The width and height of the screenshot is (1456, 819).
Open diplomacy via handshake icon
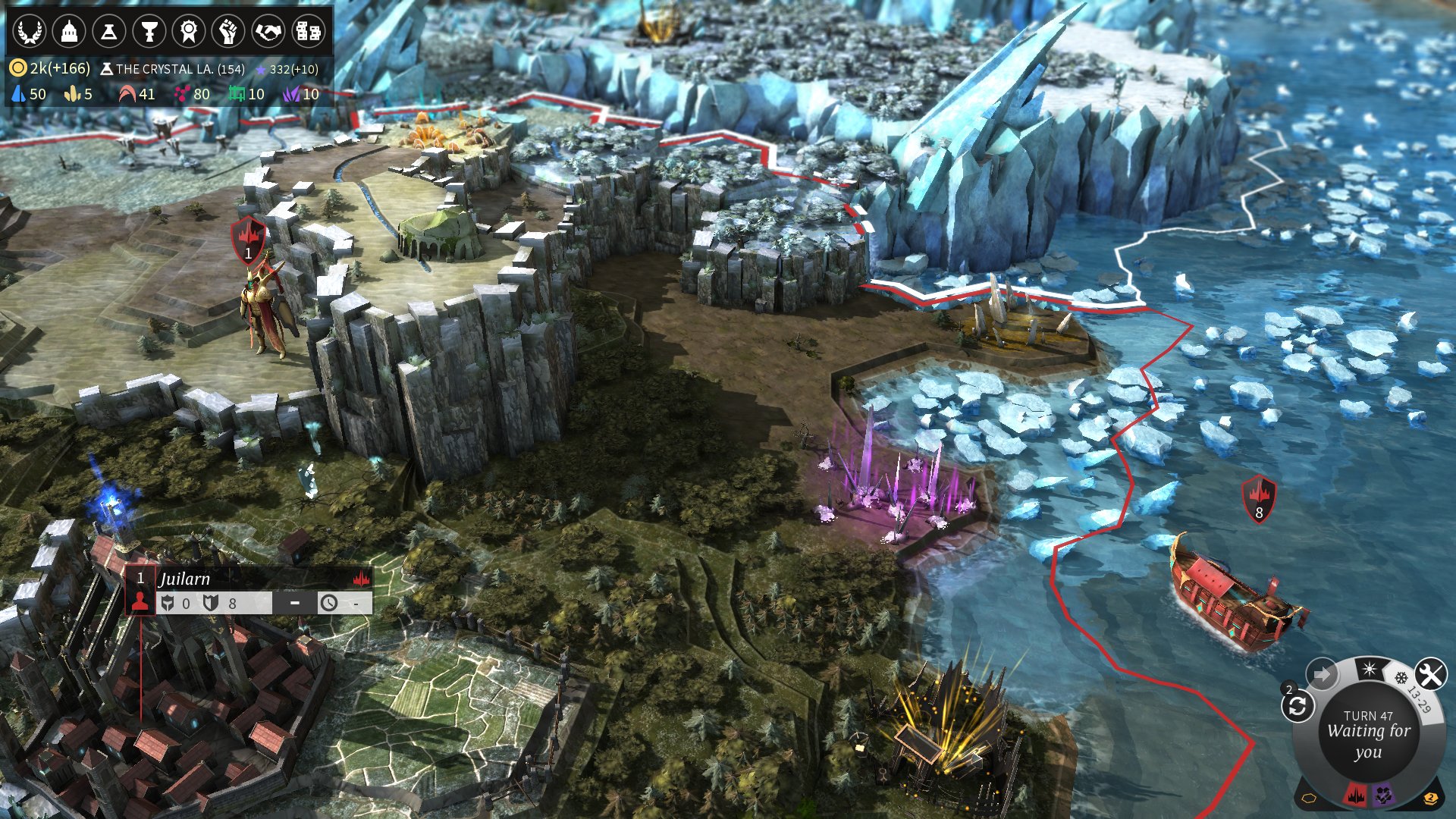click(x=270, y=32)
